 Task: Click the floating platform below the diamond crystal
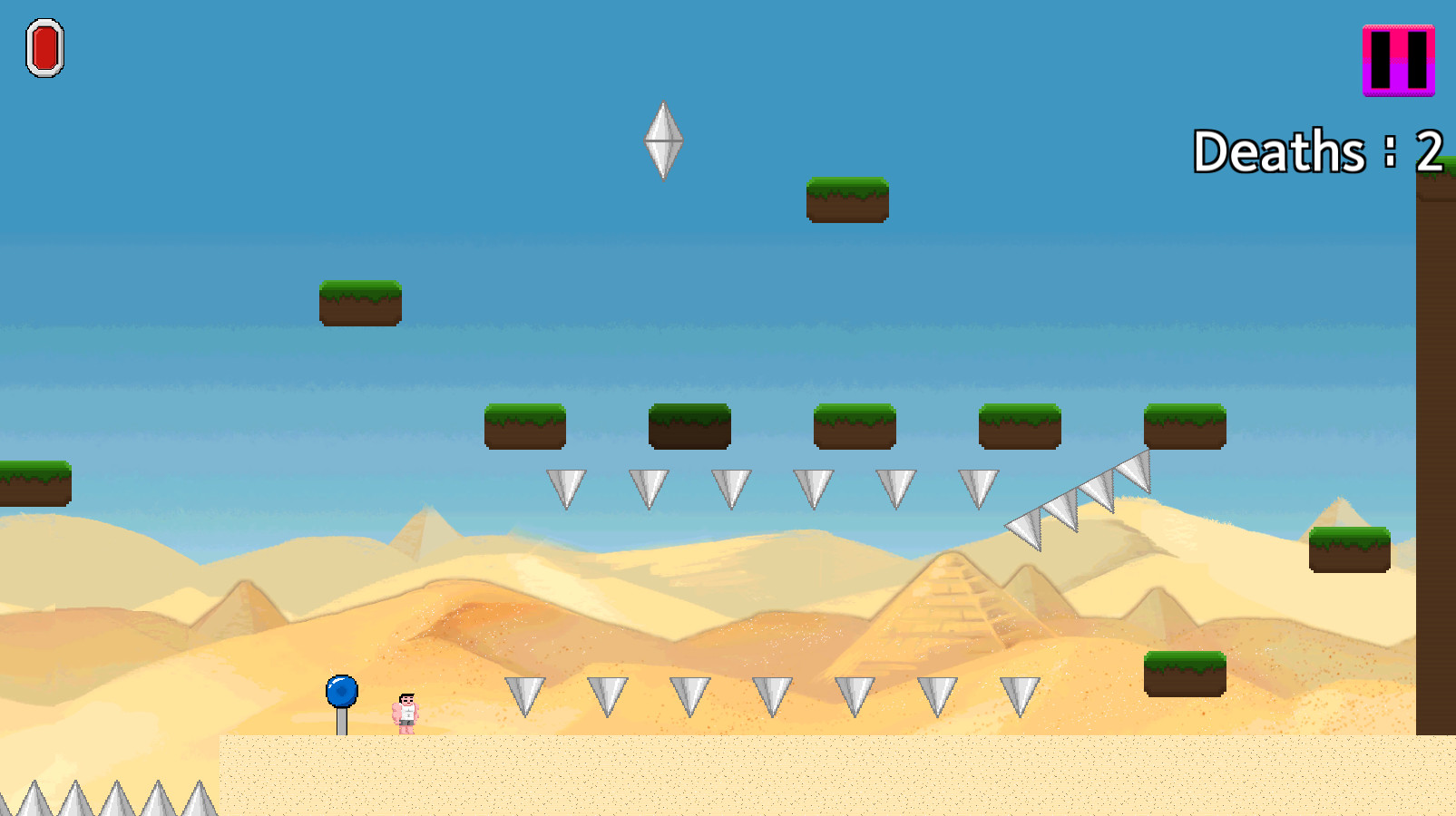[847, 199]
